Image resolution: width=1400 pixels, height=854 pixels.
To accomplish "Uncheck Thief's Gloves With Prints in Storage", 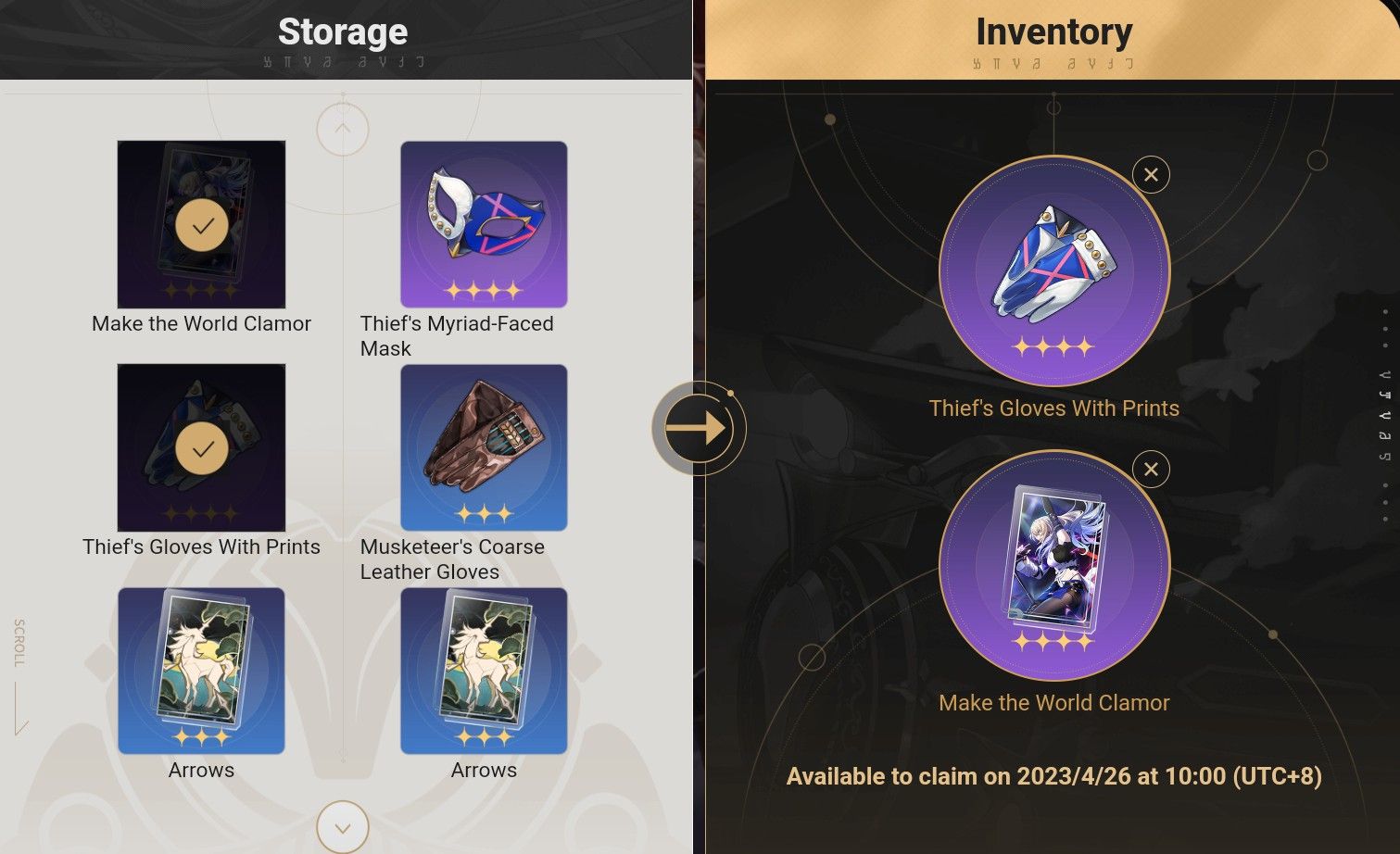I will pos(200,446).
